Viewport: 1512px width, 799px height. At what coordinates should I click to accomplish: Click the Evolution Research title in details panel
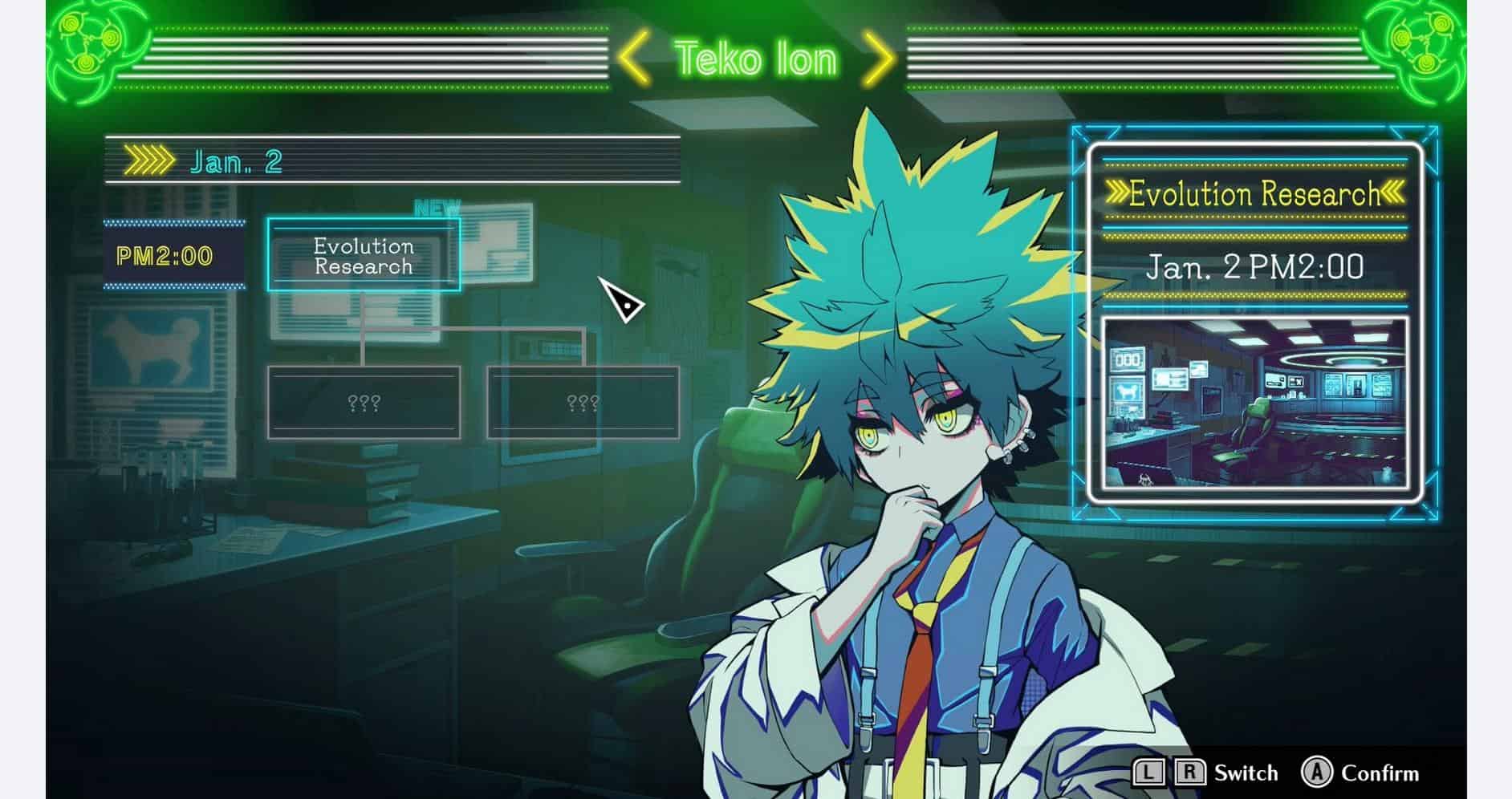1256,193
